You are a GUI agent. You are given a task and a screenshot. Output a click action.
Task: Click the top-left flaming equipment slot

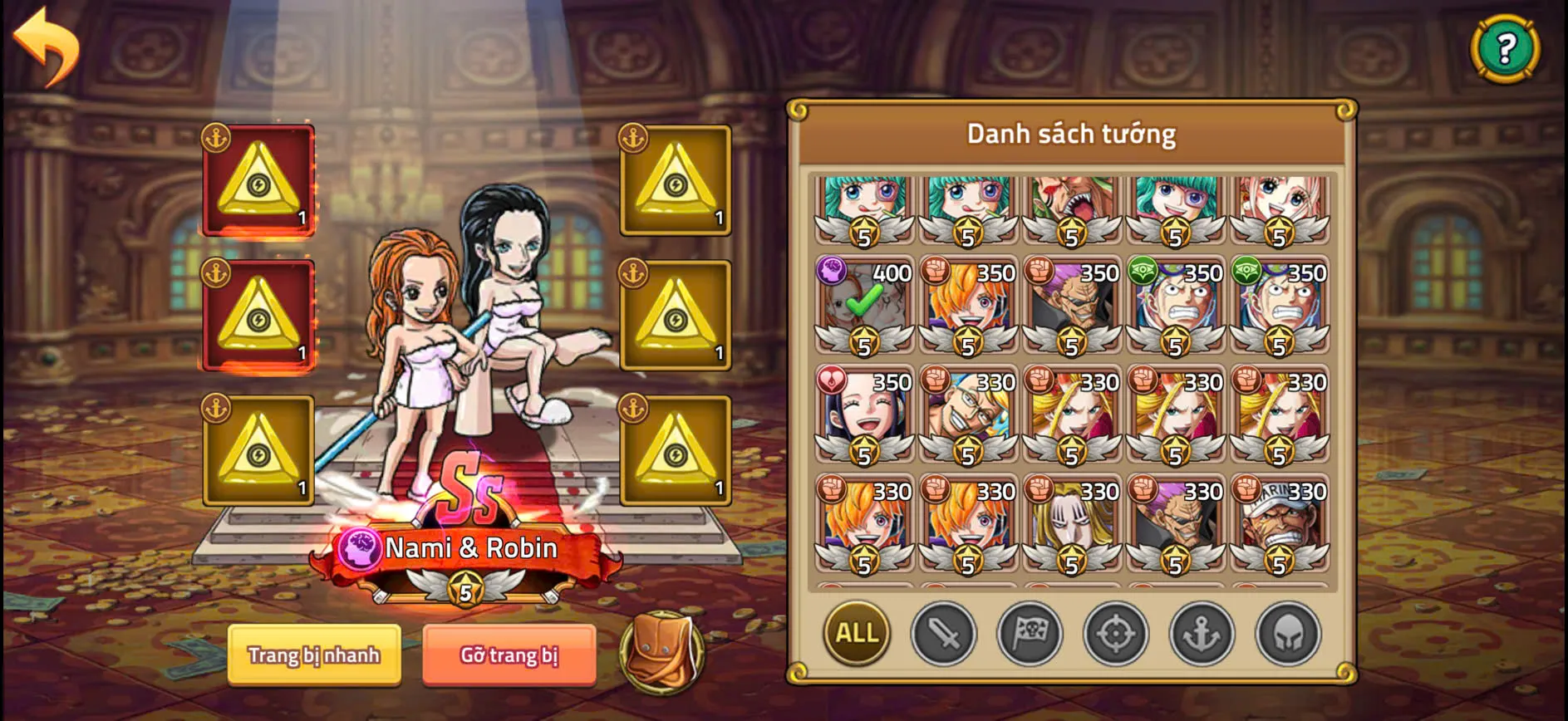[x=258, y=179]
